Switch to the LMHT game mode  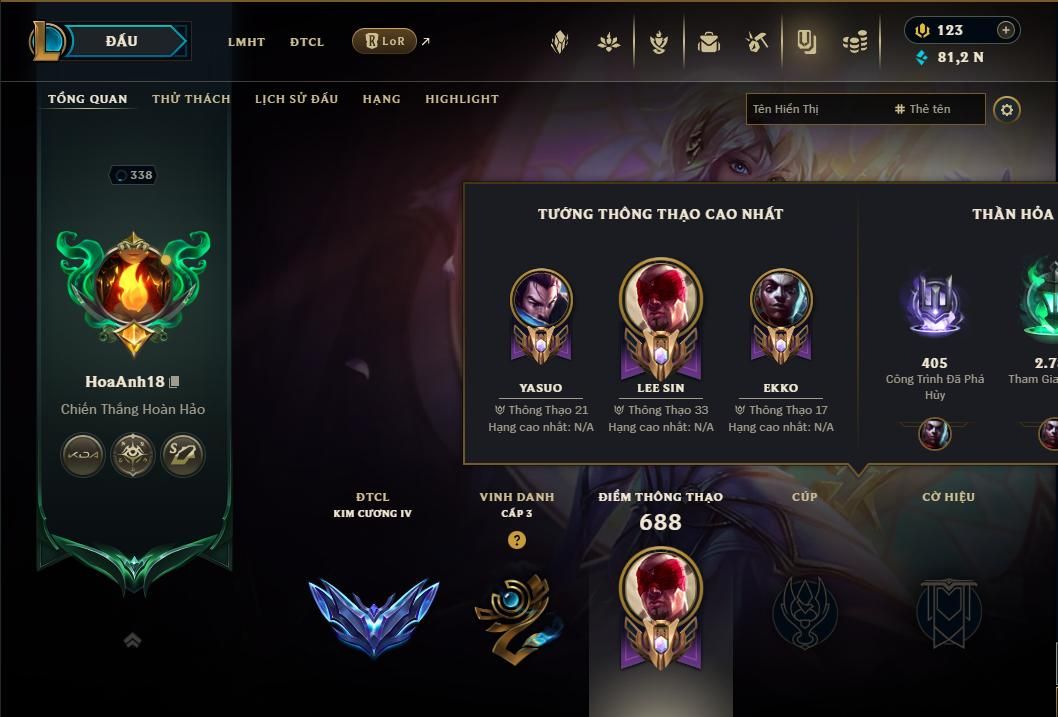click(x=246, y=42)
